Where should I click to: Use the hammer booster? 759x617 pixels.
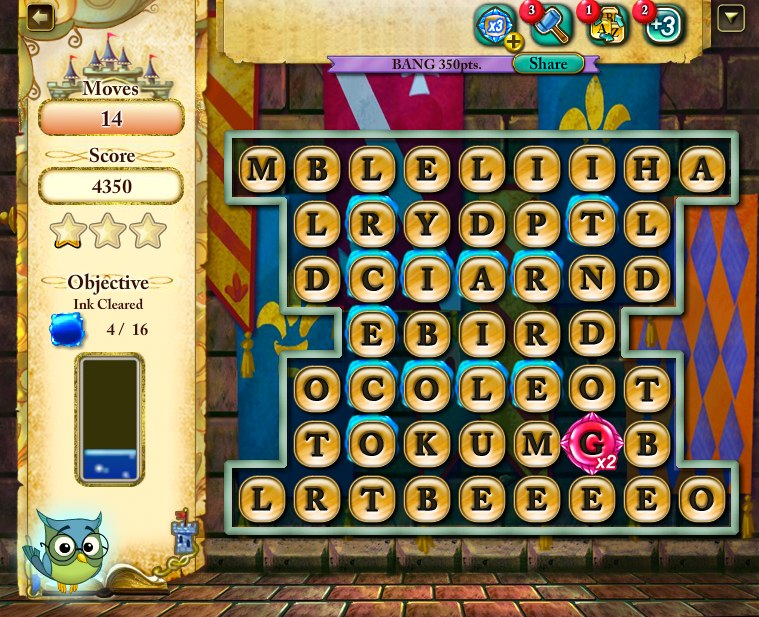pyautogui.click(x=549, y=23)
